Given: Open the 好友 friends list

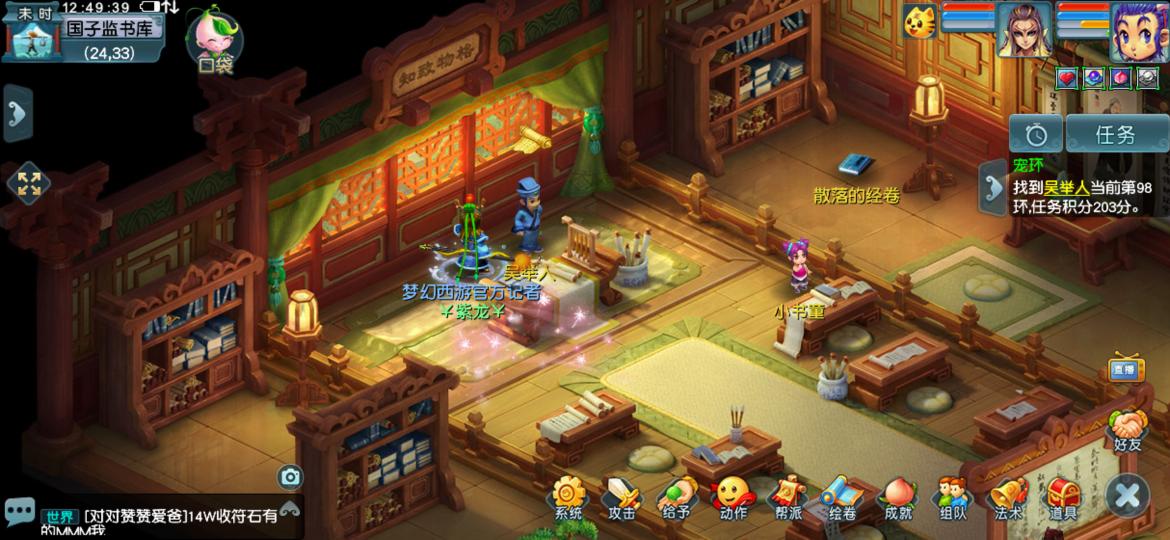Looking at the screenshot, I should (1127, 430).
